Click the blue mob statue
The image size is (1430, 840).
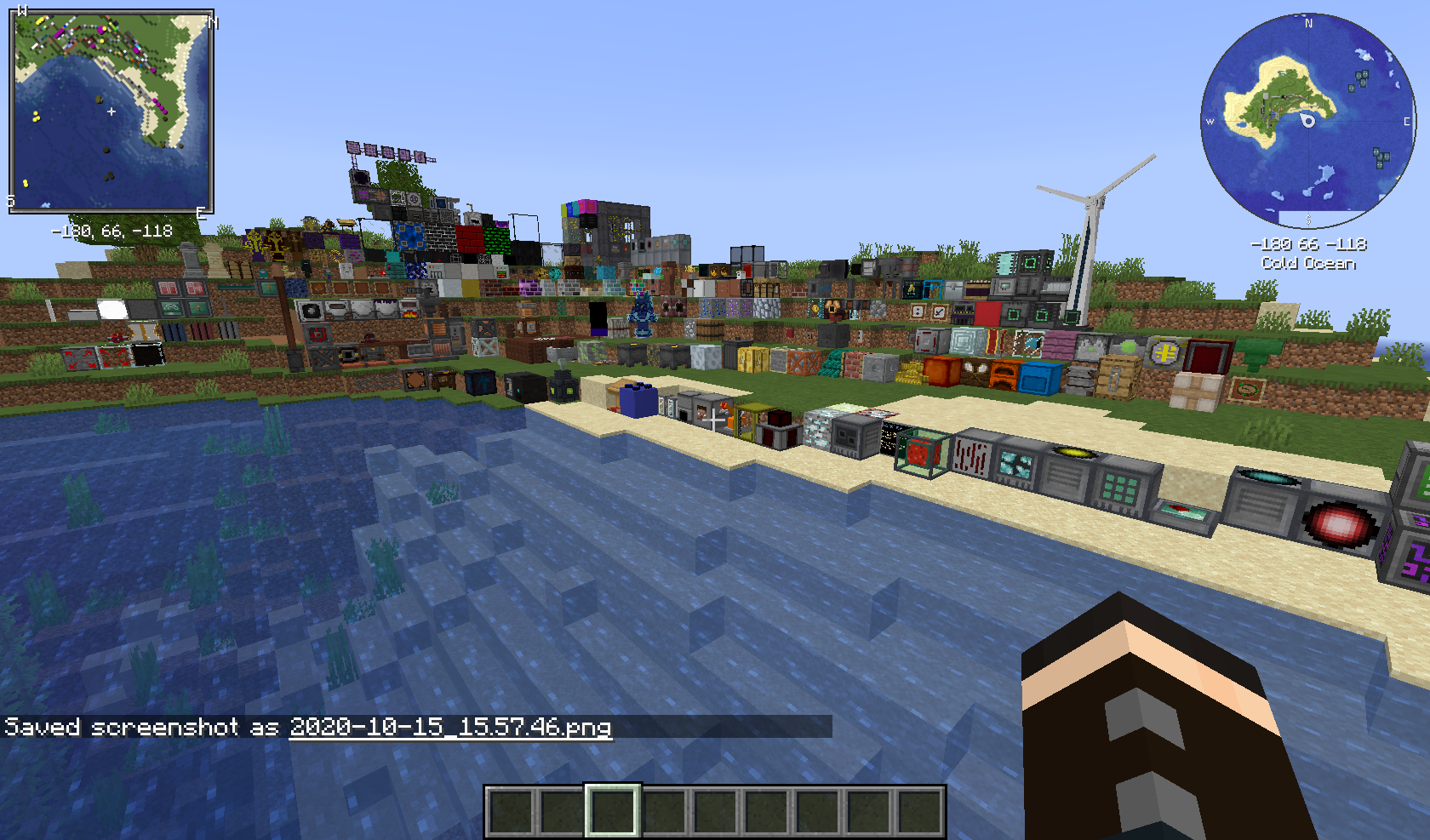point(643,315)
